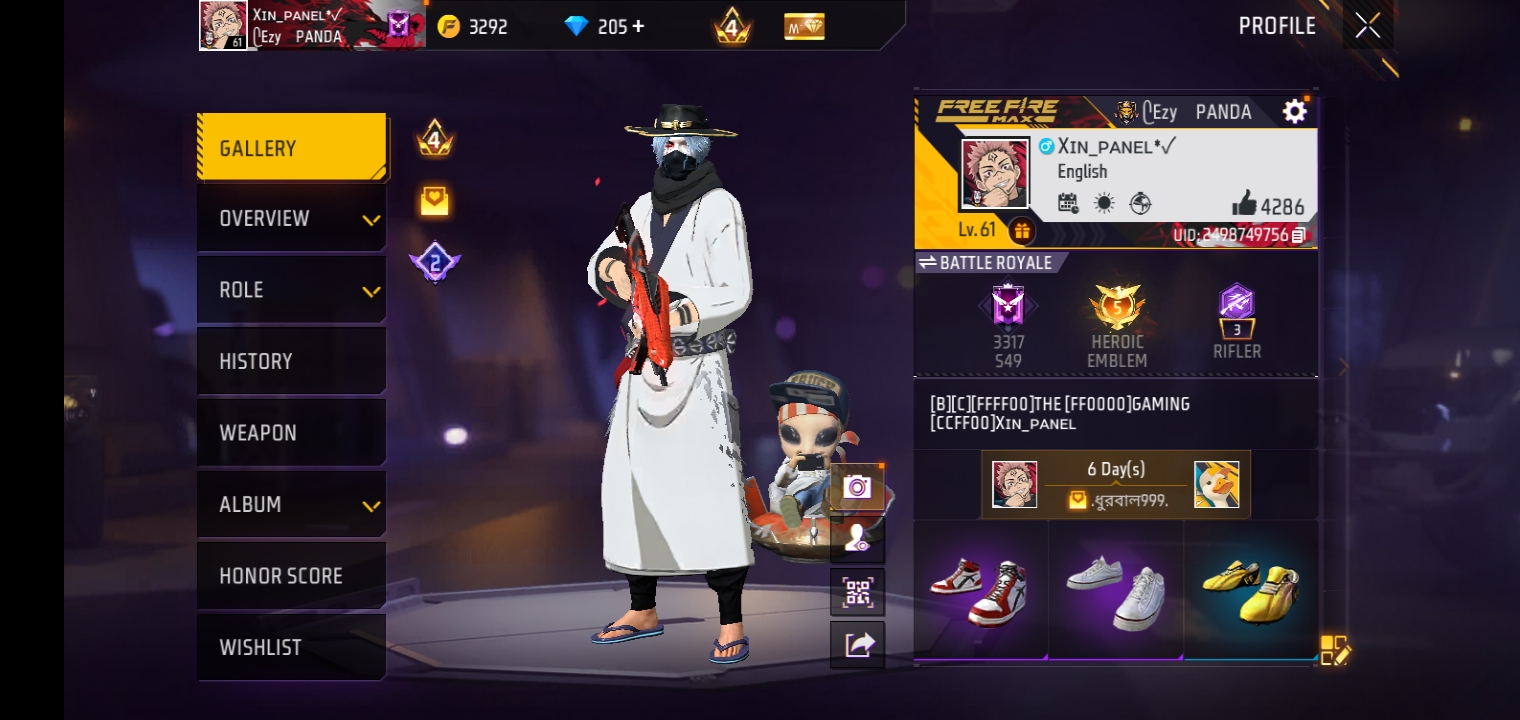
Task: Copy the player UID
Action: (x=1298, y=235)
